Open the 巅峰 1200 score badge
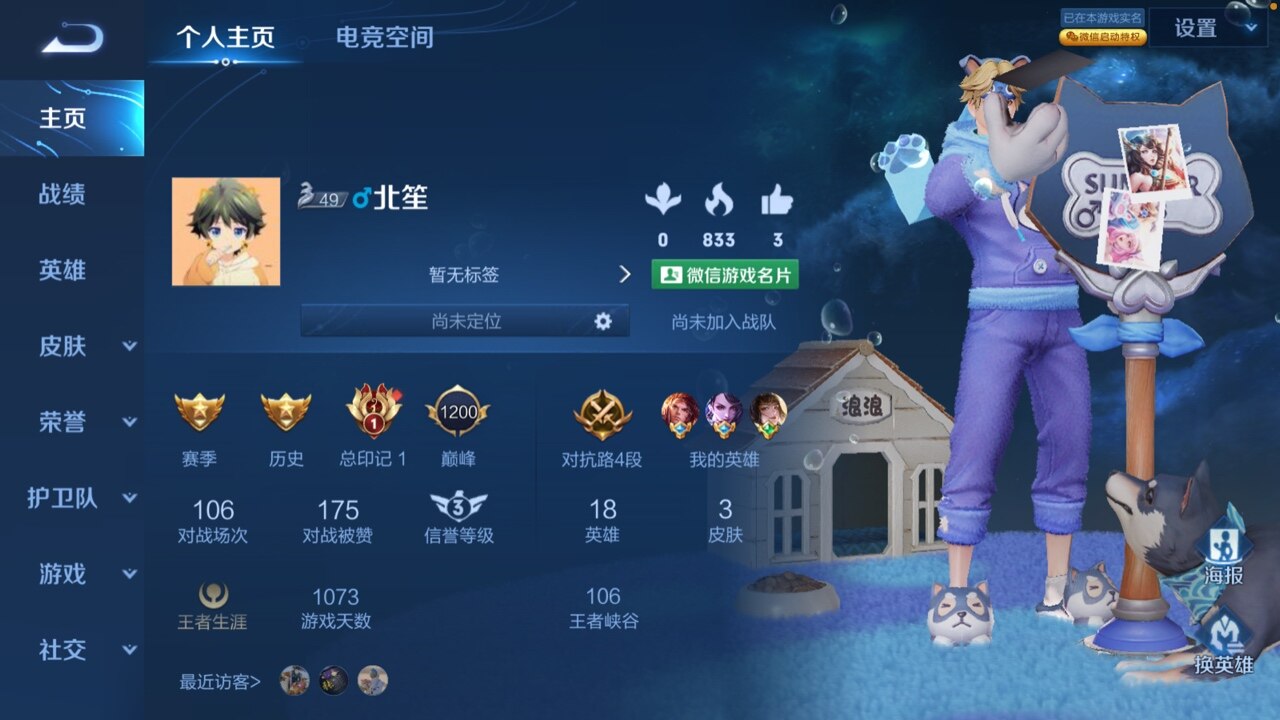The image size is (1280, 720). (x=457, y=412)
